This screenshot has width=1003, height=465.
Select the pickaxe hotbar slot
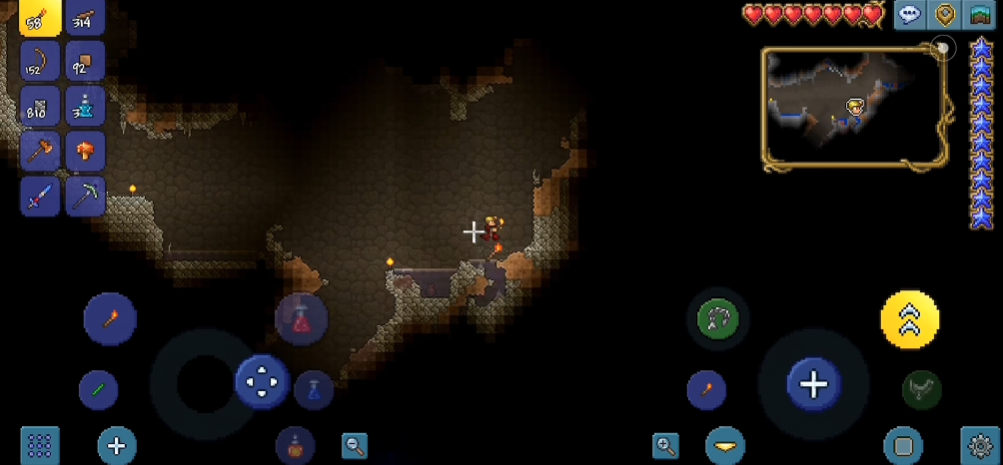(x=85, y=196)
